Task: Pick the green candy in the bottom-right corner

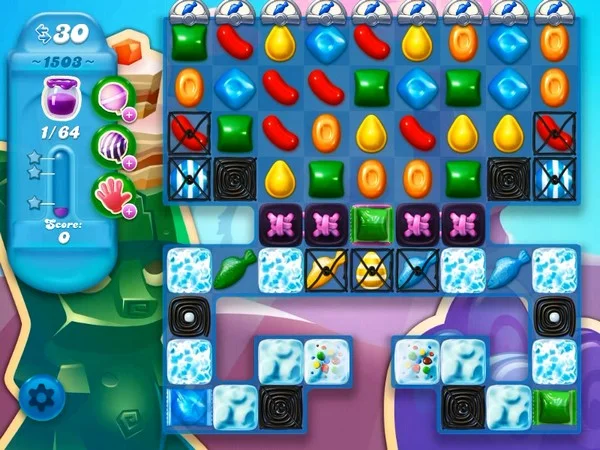Action: (x=551, y=406)
